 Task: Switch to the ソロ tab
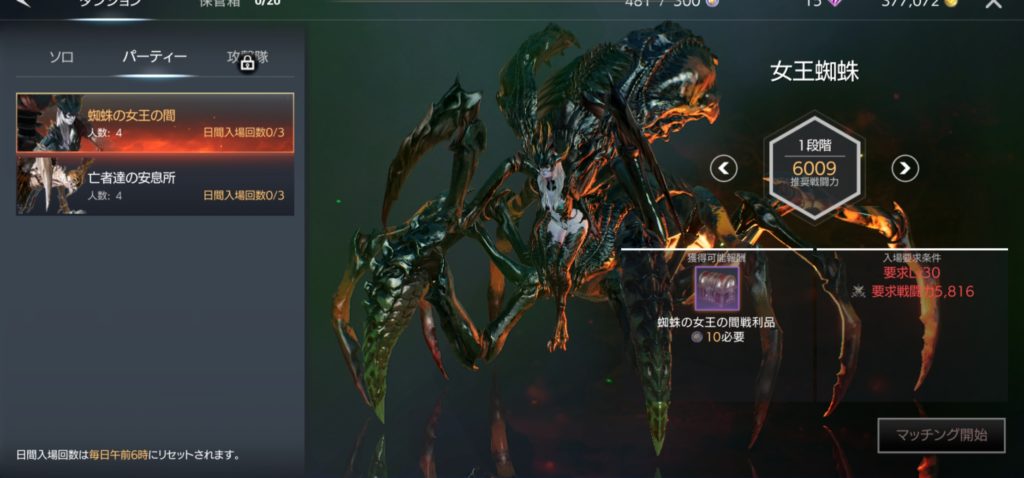pyautogui.click(x=62, y=57)
